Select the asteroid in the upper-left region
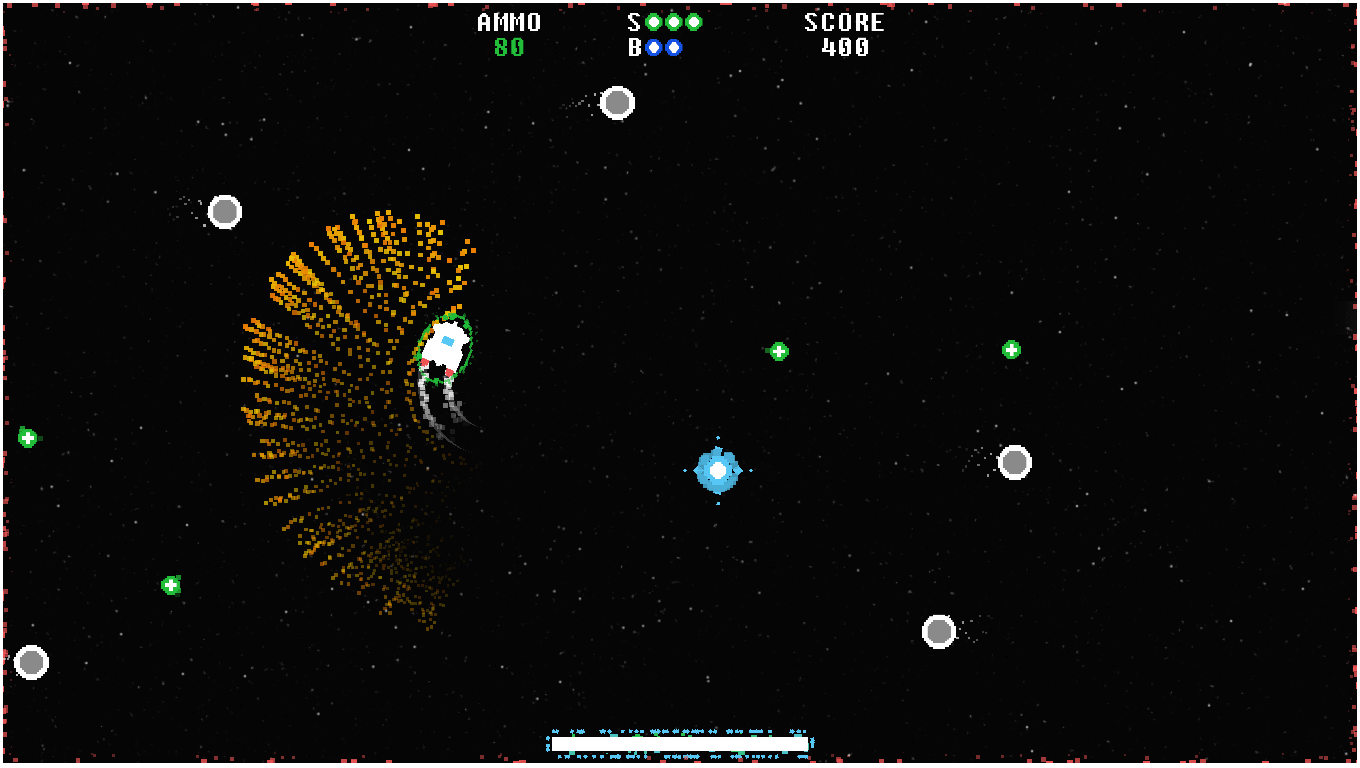 [225, 210]
